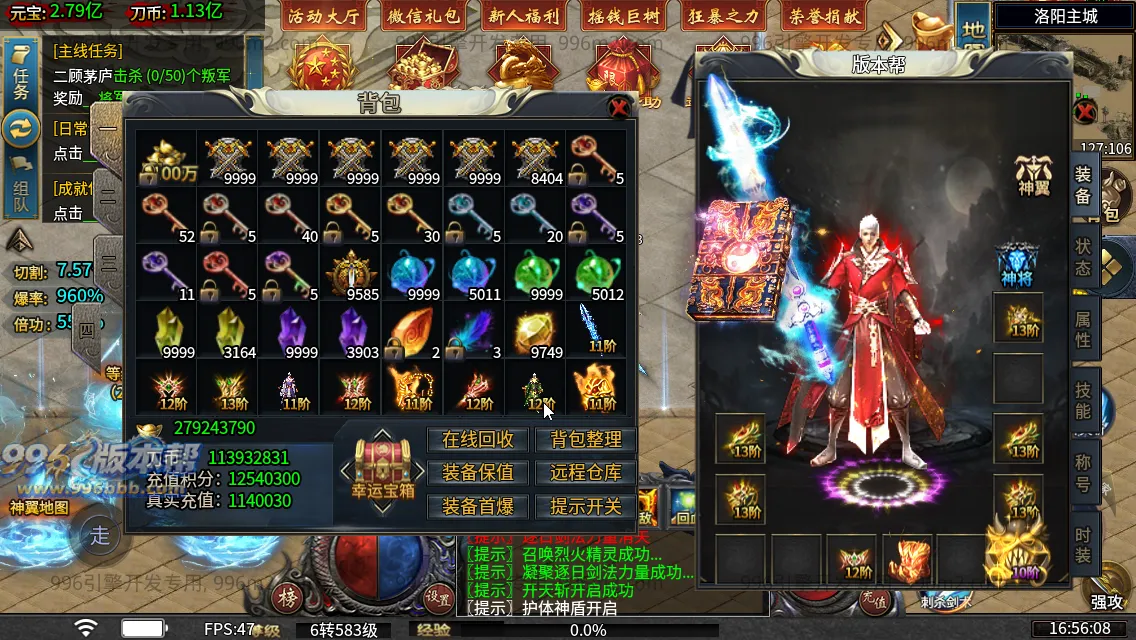The image size is (1136, 640).
Task: Open 微信礼包 gift menu
Action: coord(424,16)
